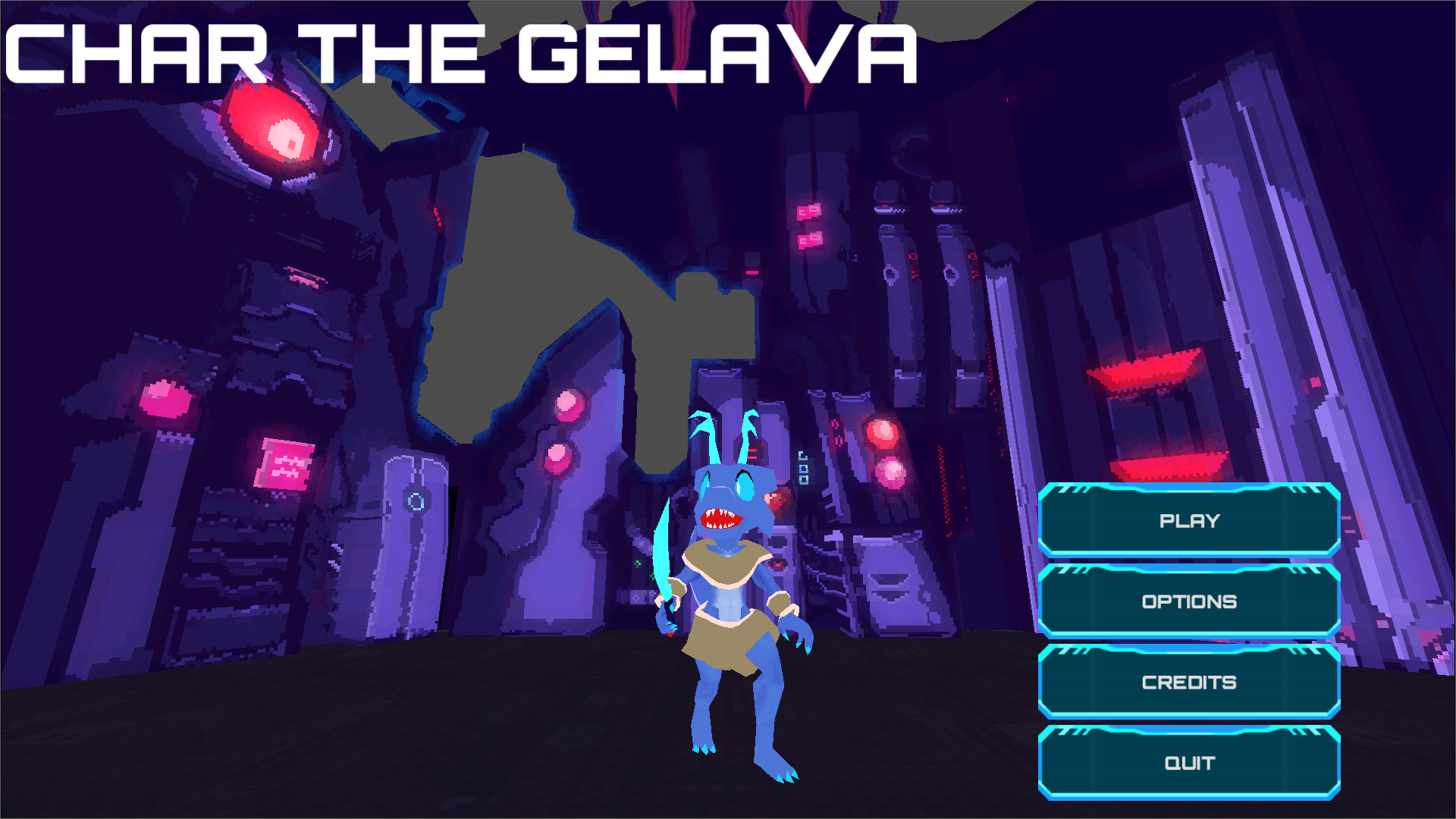View the Credits screen
This screenshot has width=1456, height=819.
pyautogui.click(x=1188, y=682)
